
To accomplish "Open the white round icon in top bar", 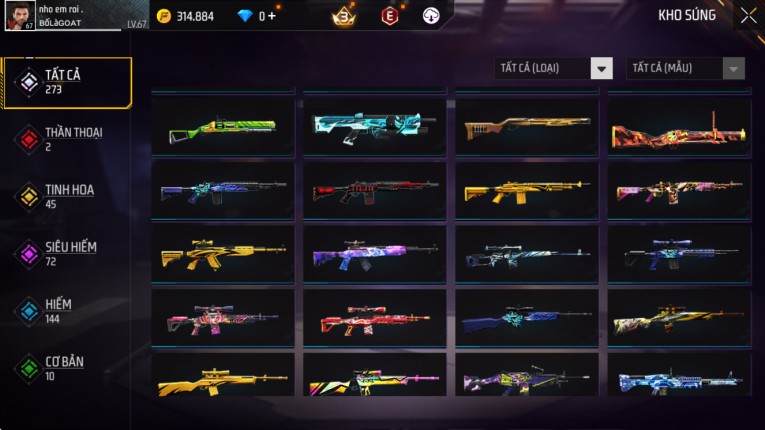I will 431,16.
